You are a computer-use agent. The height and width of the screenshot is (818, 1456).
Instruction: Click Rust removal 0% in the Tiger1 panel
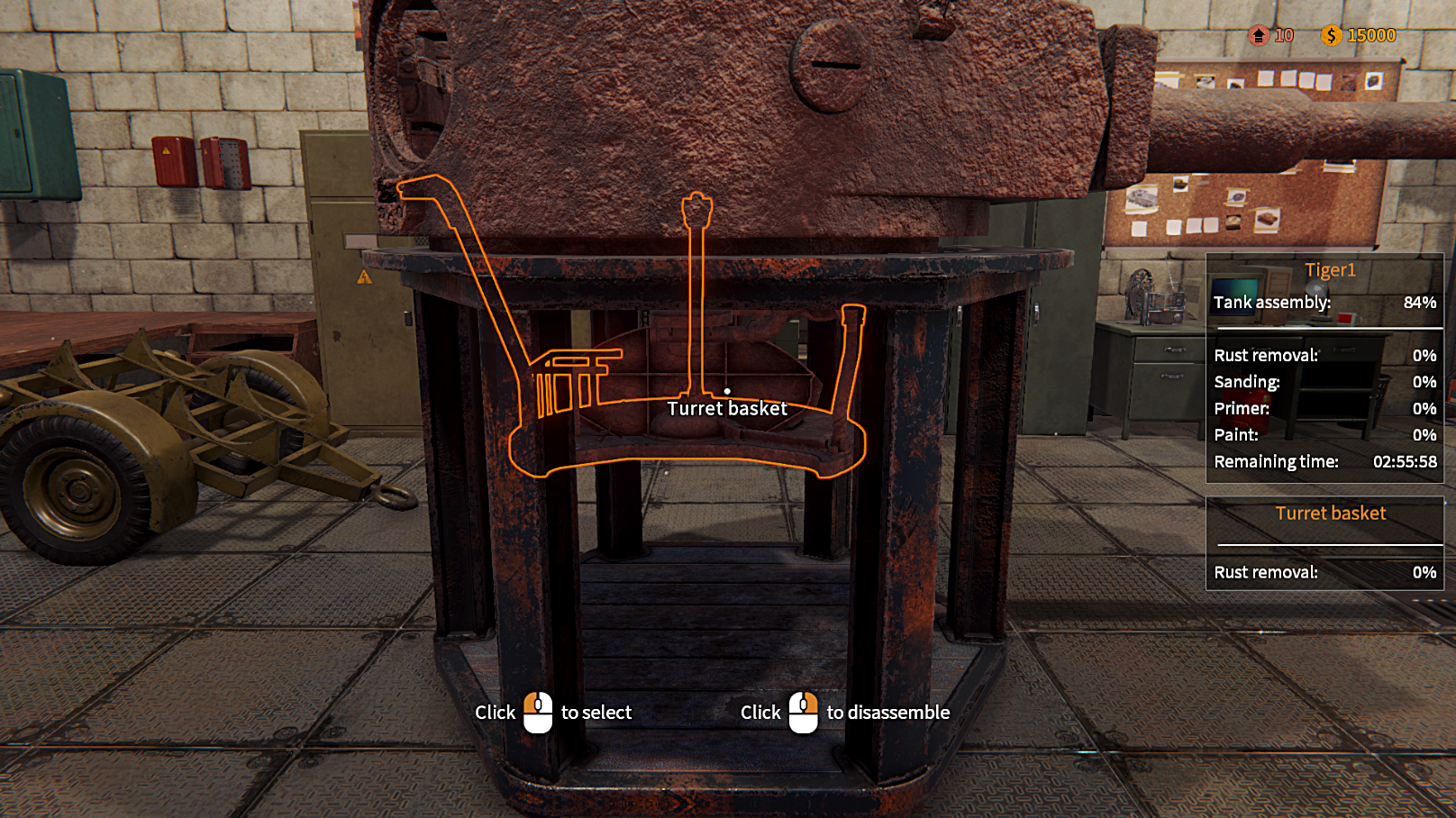1324,356
